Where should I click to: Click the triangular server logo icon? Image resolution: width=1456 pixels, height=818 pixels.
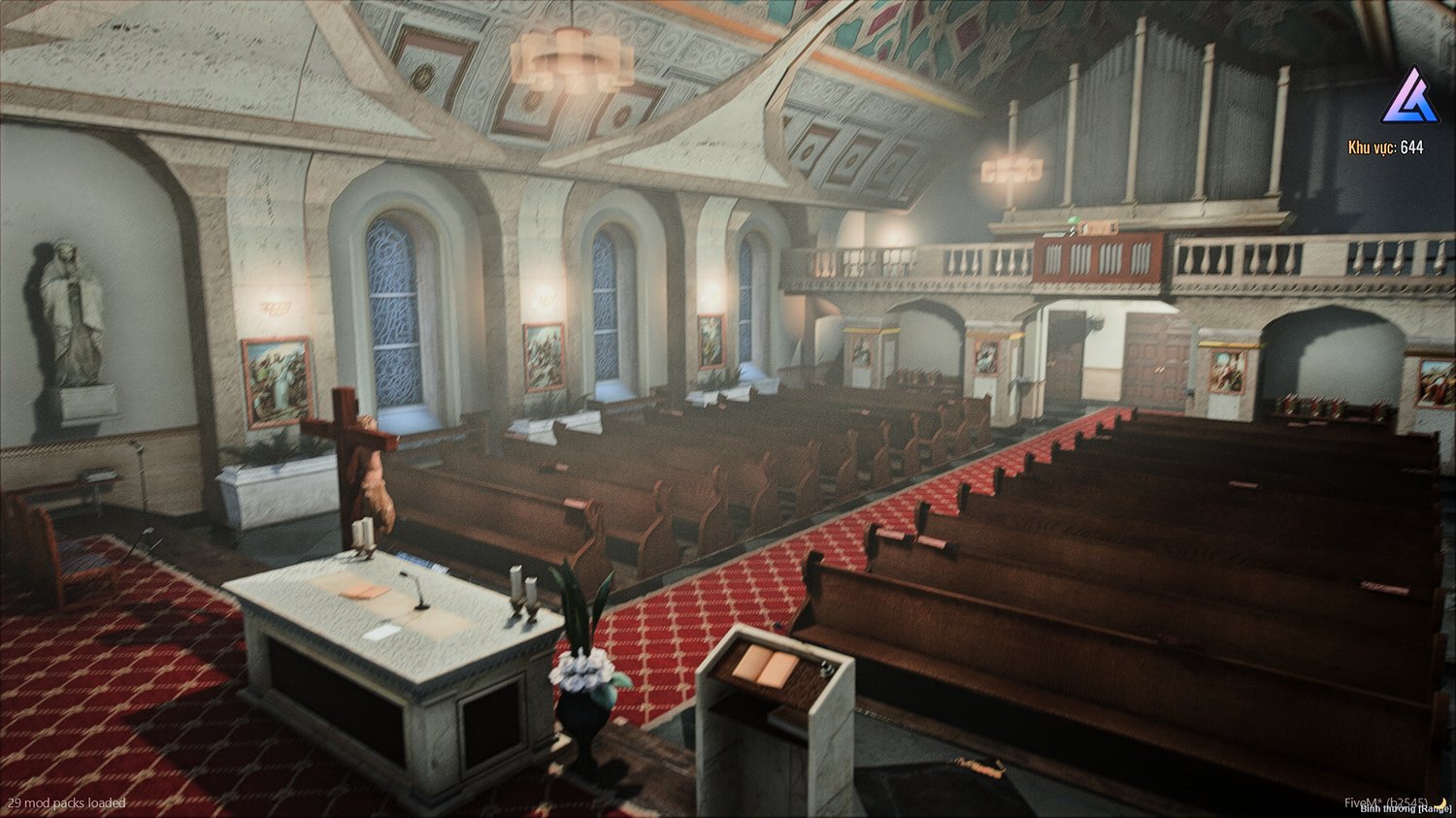tap(1409, 96)
